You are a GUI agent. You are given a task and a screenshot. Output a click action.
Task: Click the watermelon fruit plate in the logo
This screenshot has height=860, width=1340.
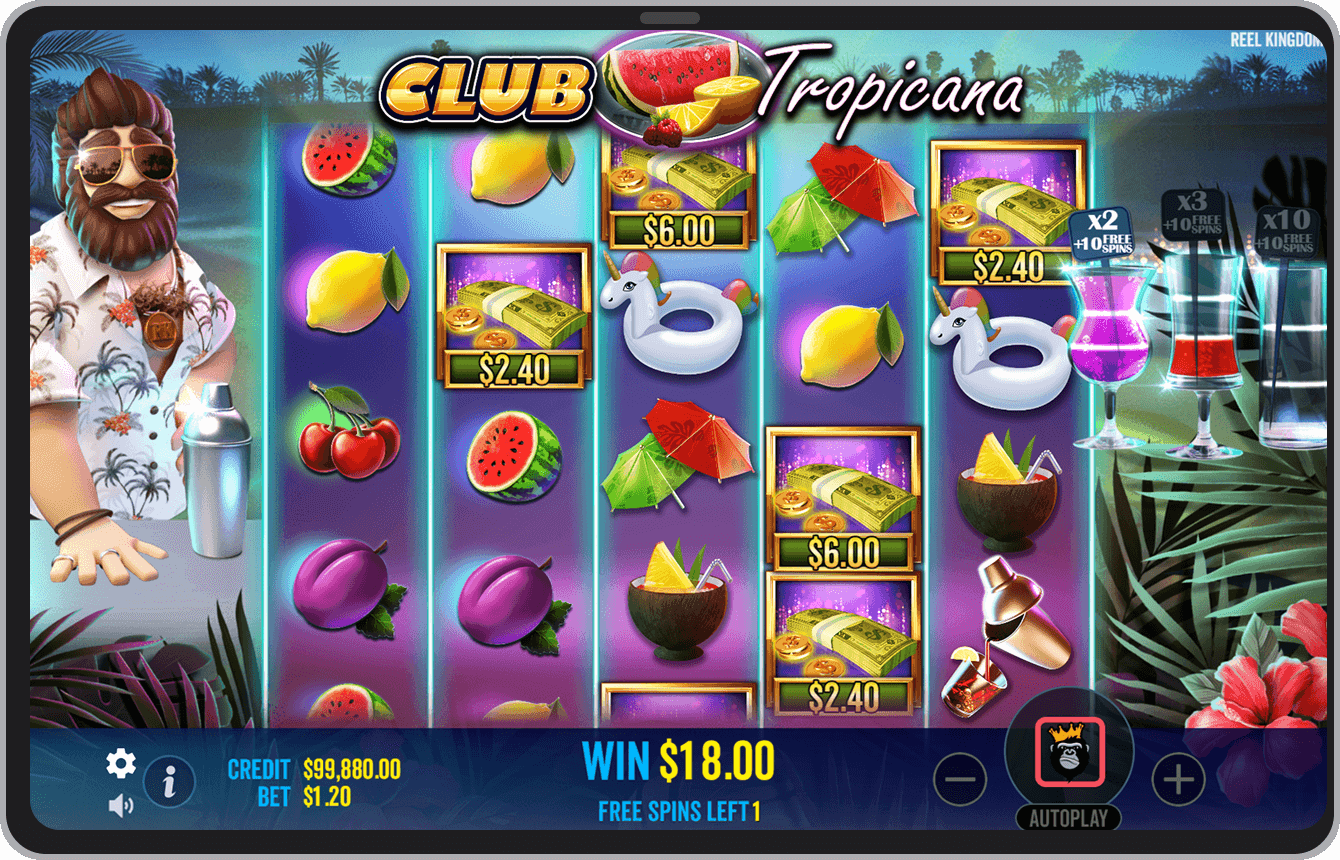(x=675, y=85)
